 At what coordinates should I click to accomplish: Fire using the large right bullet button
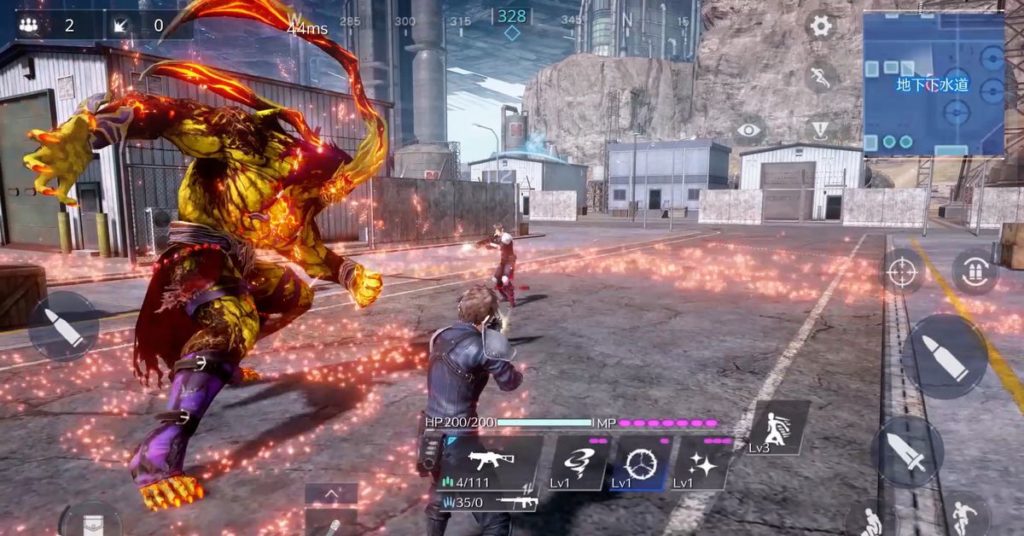(x=945, y=357)
